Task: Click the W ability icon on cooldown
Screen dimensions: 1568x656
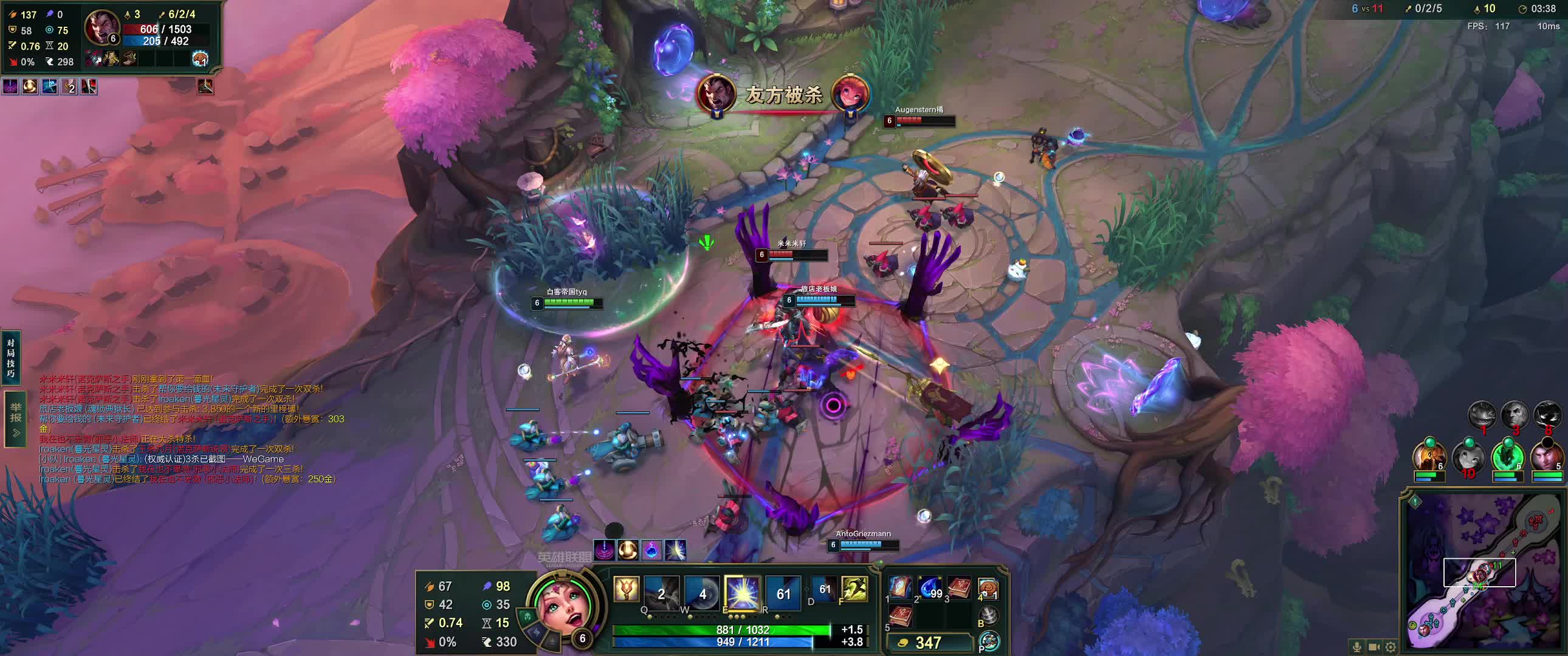Action: (702, 593)
